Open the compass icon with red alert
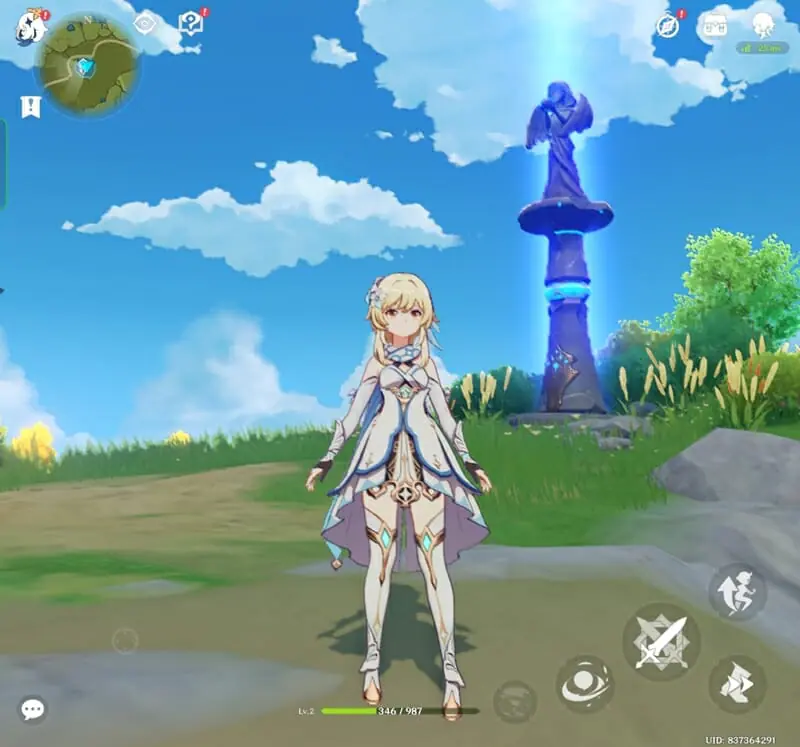The height and width of the screenshot is (747, 800). click(x=668, y=26)
